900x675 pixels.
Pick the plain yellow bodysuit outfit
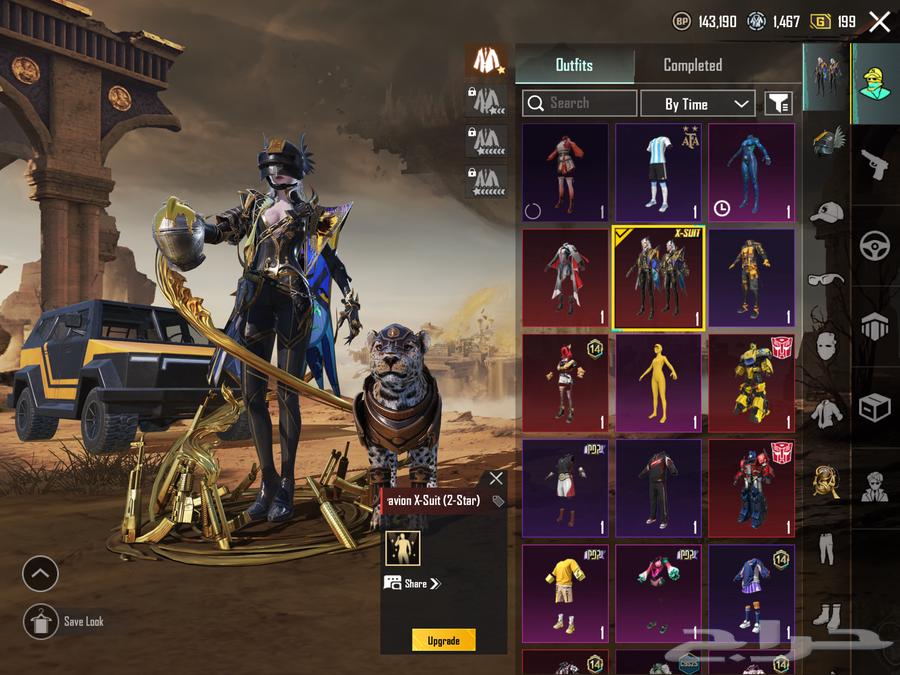(x=658, y=383)
